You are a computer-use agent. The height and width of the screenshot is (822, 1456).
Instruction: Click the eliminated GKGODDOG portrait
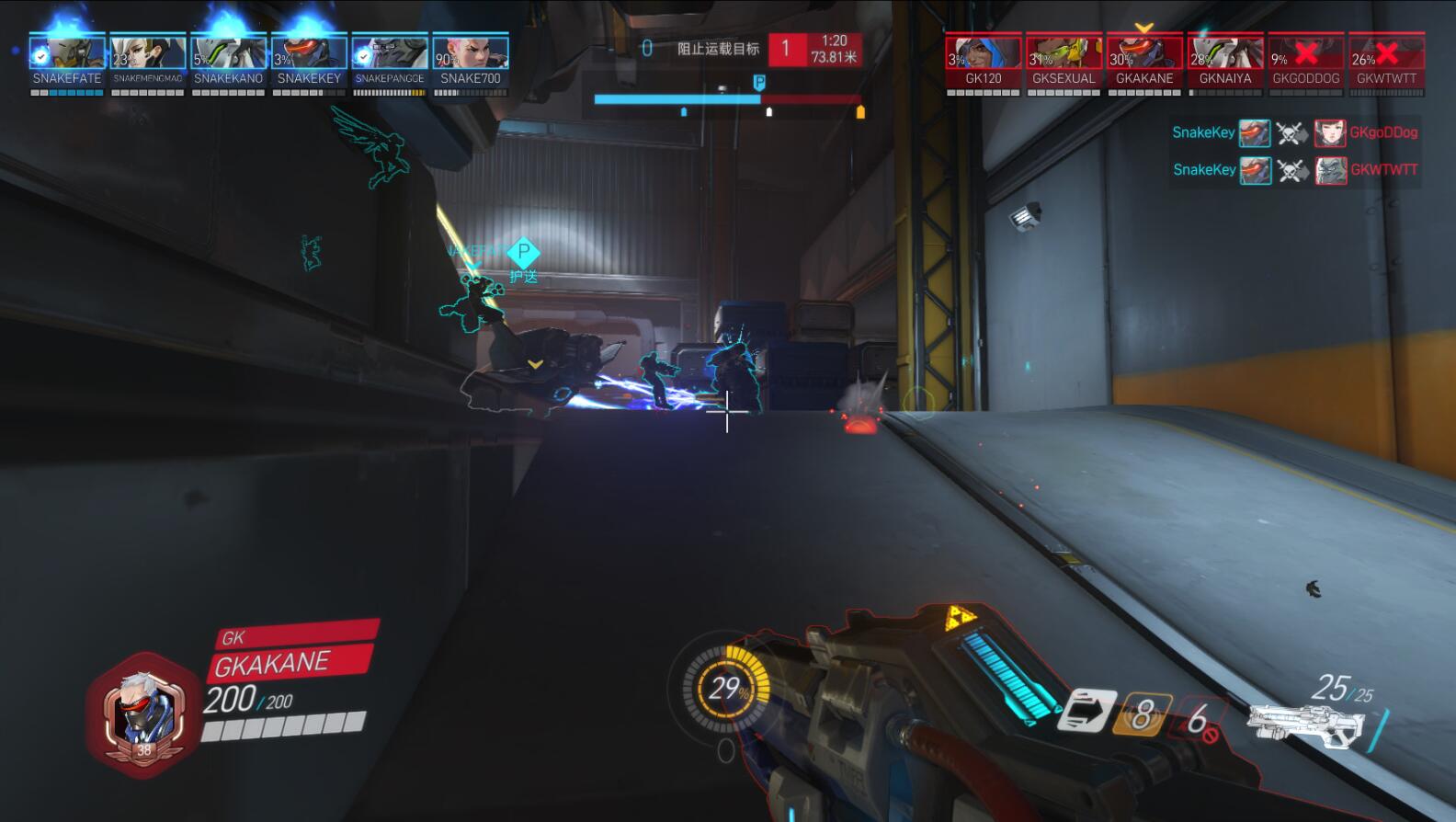coord(1306,53)
